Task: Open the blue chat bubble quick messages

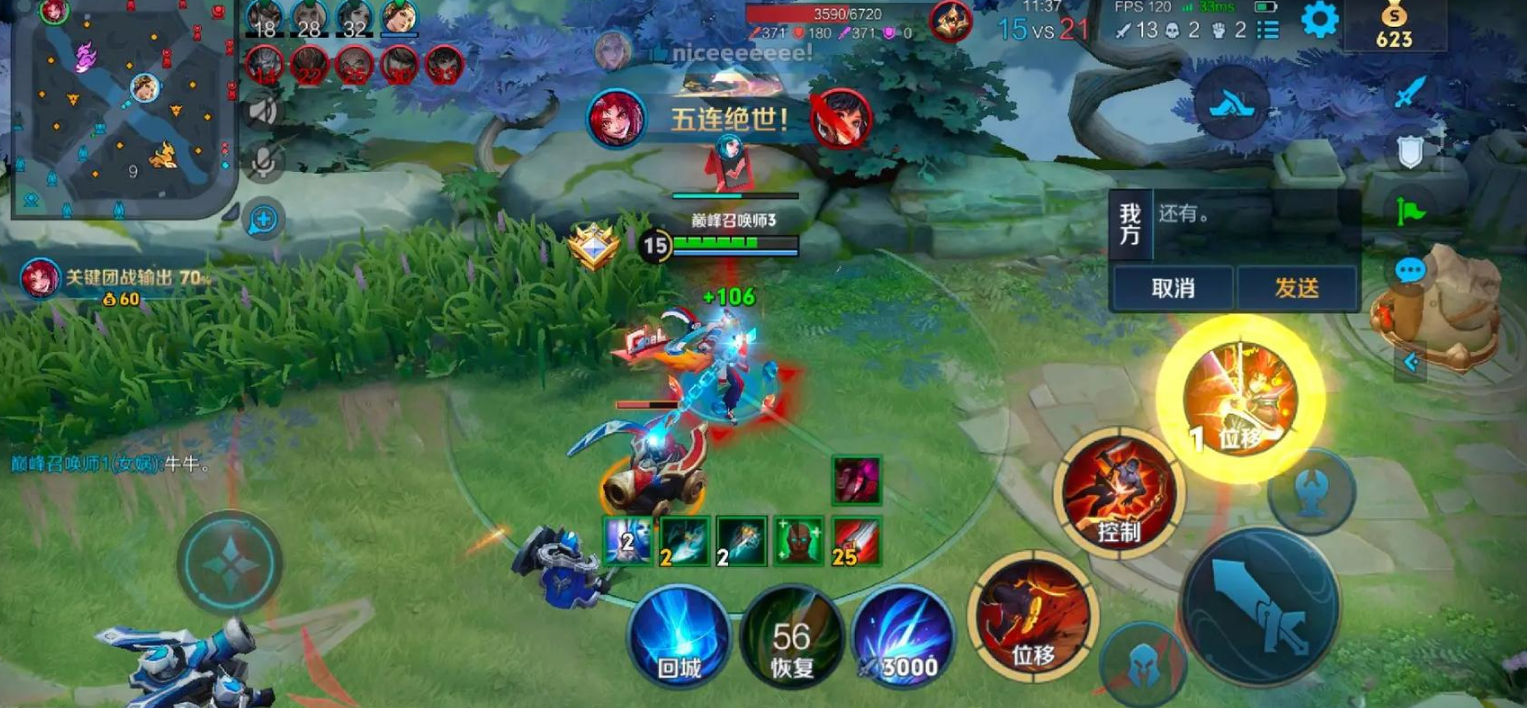Action: (x=1409, y=269)
